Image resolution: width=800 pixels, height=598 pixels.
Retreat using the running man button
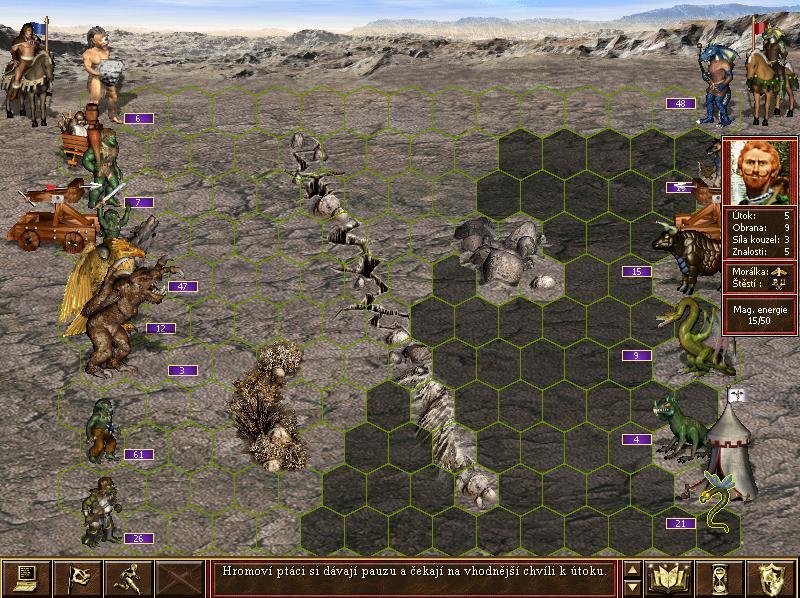coord(129,576)
